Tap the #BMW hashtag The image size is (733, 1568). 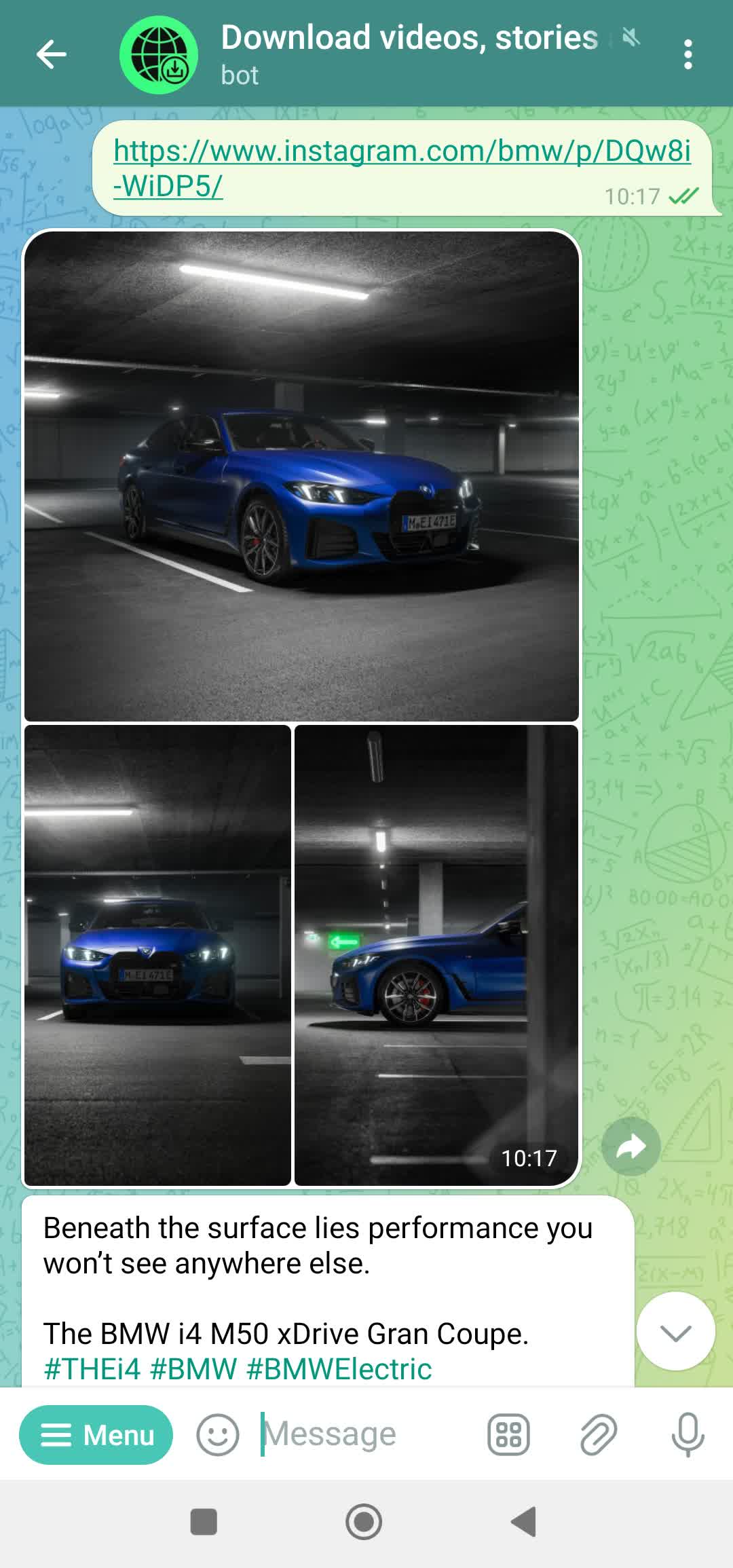[x=193, y=1369]
